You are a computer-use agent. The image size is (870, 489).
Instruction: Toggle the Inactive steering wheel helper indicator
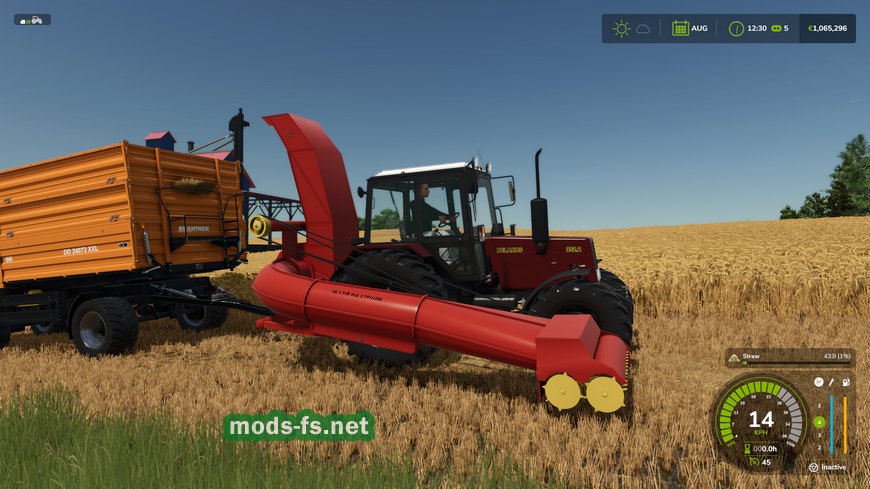(813, 467)
